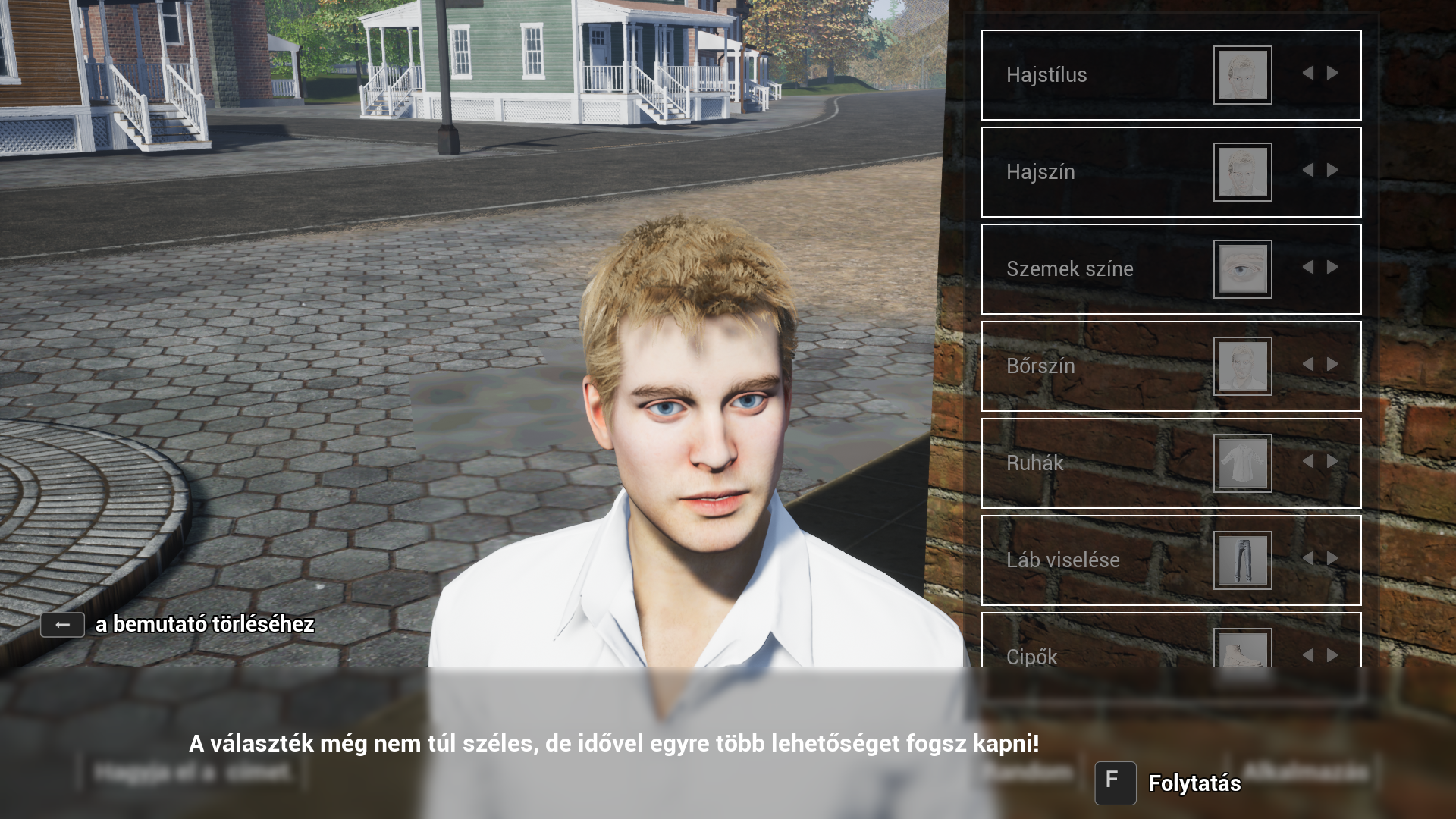Pick next skin tone in Bőrszín row
Image resolution: width=1456 pixels, height=819 pixels.
click(x=1332, y=365)
